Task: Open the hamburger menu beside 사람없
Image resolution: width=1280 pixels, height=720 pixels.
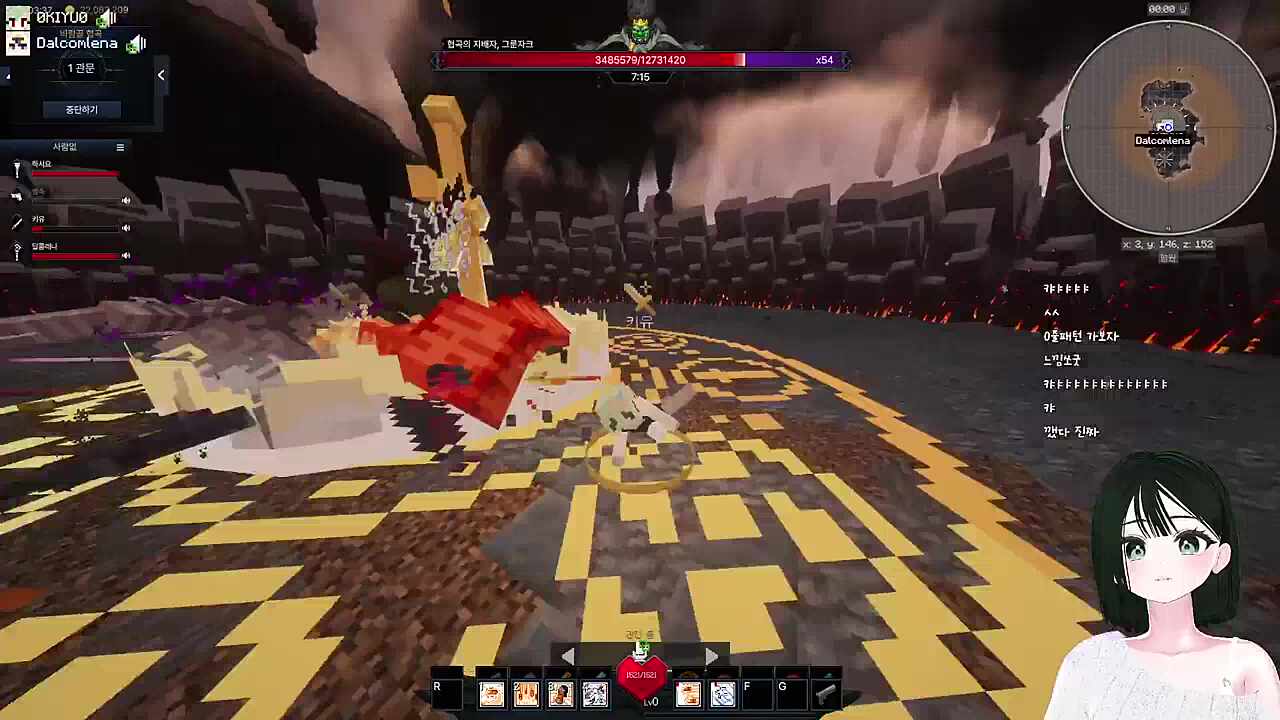Action: 120,147
